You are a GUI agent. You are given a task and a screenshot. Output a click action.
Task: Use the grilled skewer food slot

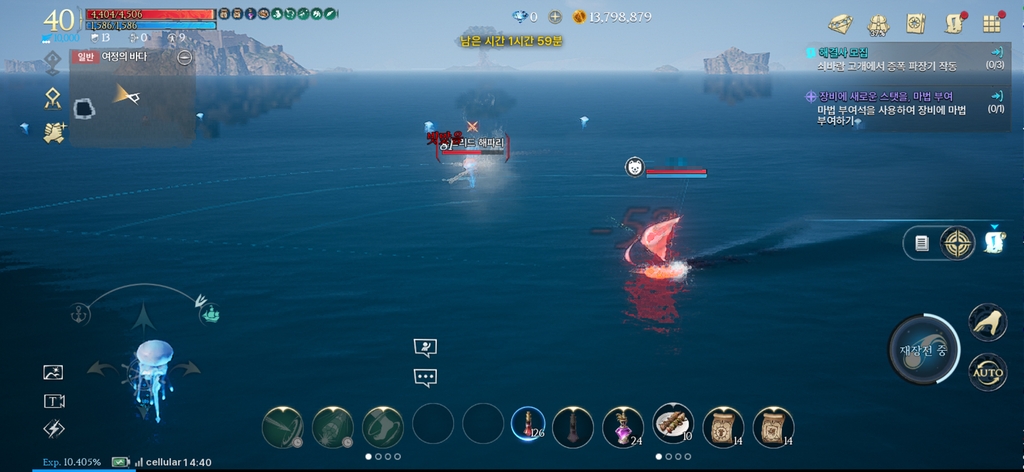pos(673,424)
